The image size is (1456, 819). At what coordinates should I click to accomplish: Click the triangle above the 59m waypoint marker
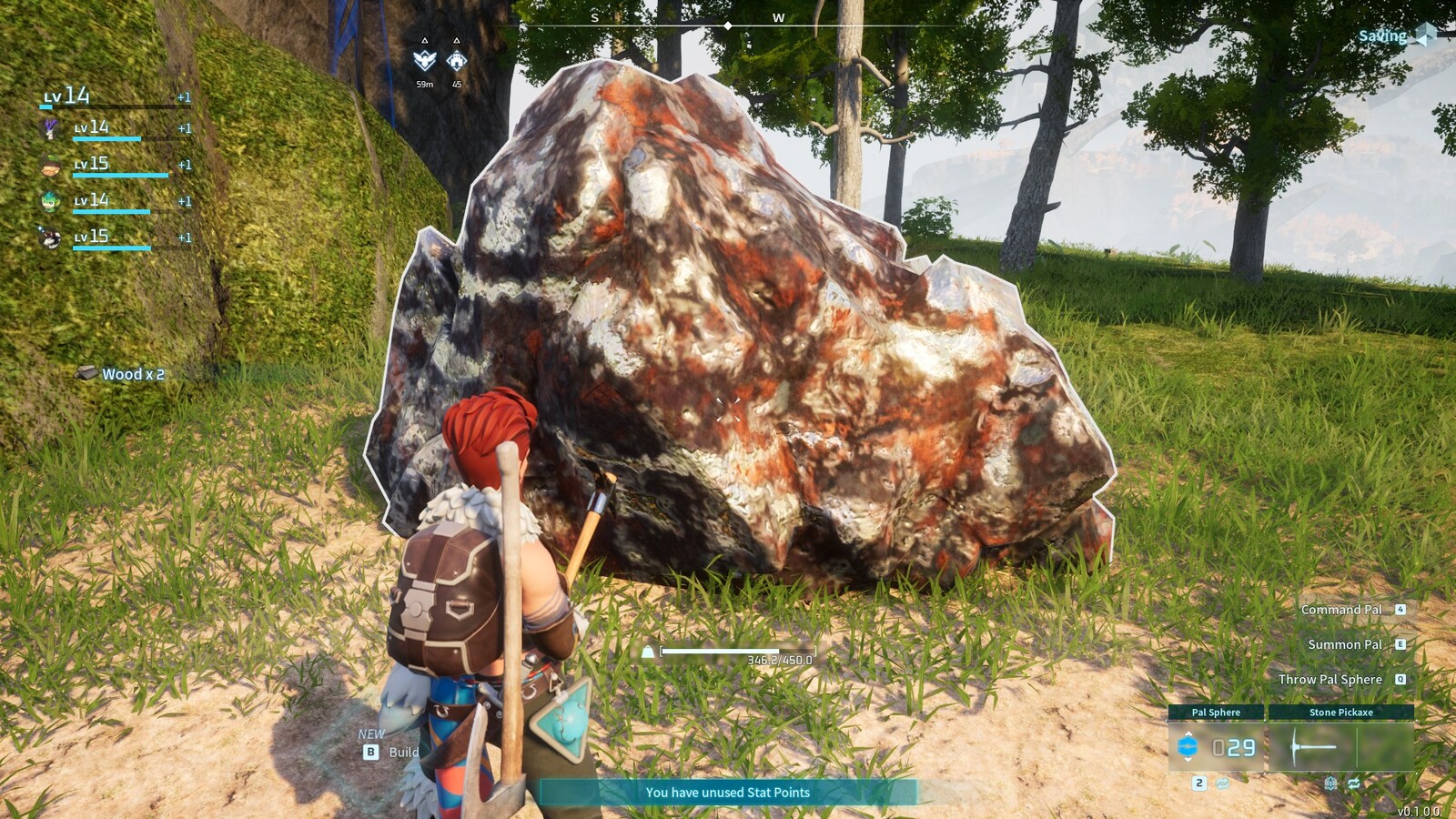pos(424,41)
